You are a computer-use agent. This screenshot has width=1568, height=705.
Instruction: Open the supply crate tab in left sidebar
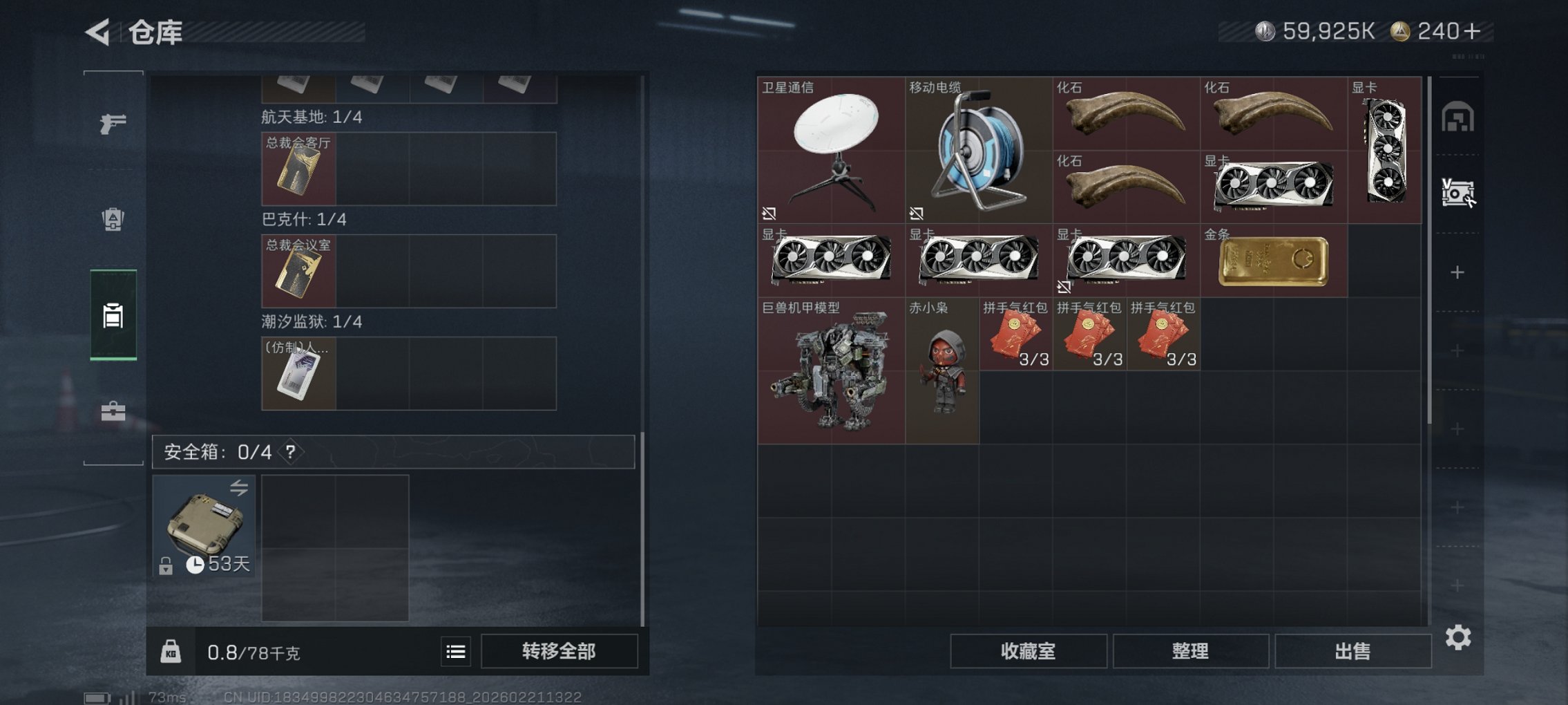coord(112,219)
